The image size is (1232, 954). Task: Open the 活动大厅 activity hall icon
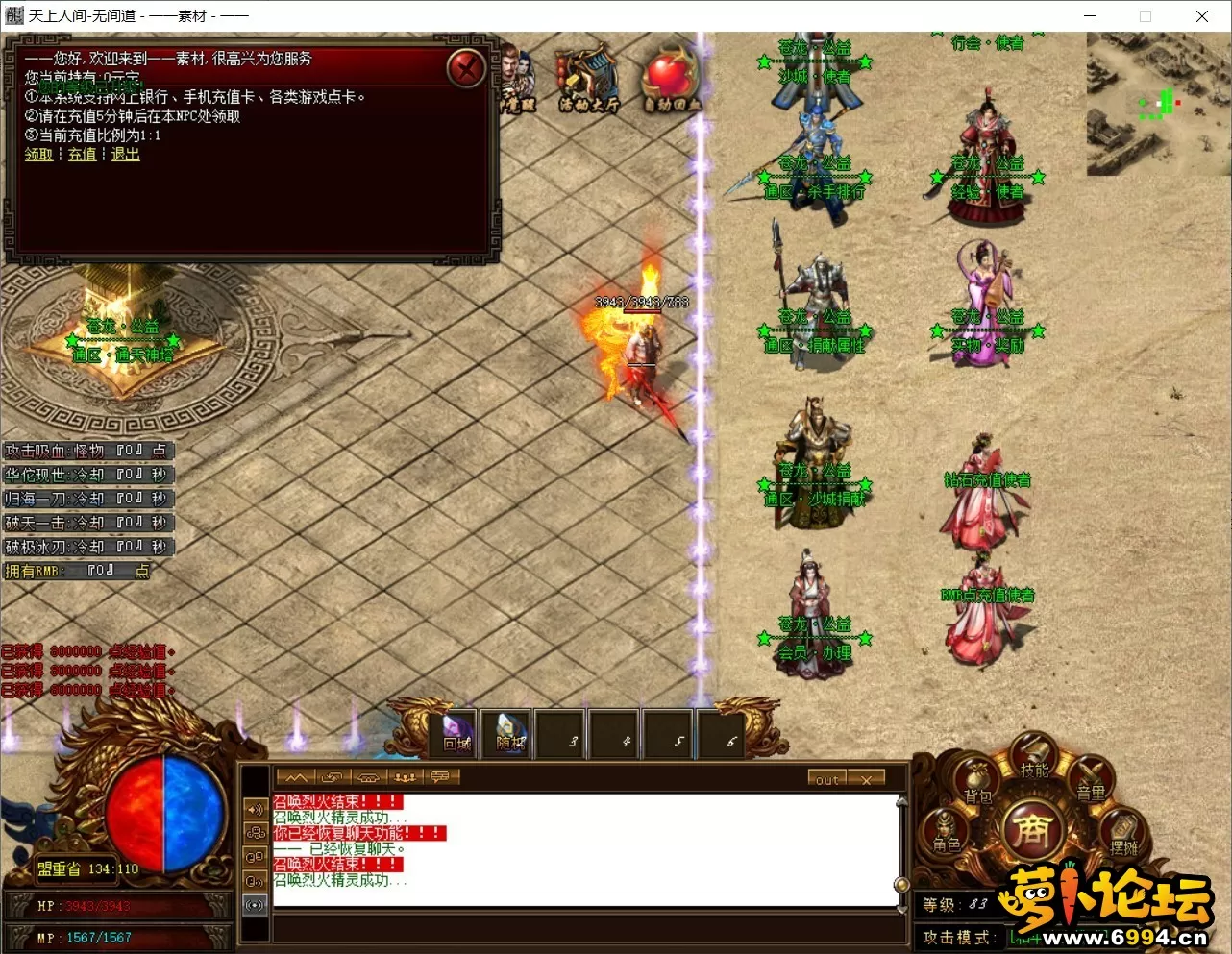pyautogui.click(x=588, y=79)
